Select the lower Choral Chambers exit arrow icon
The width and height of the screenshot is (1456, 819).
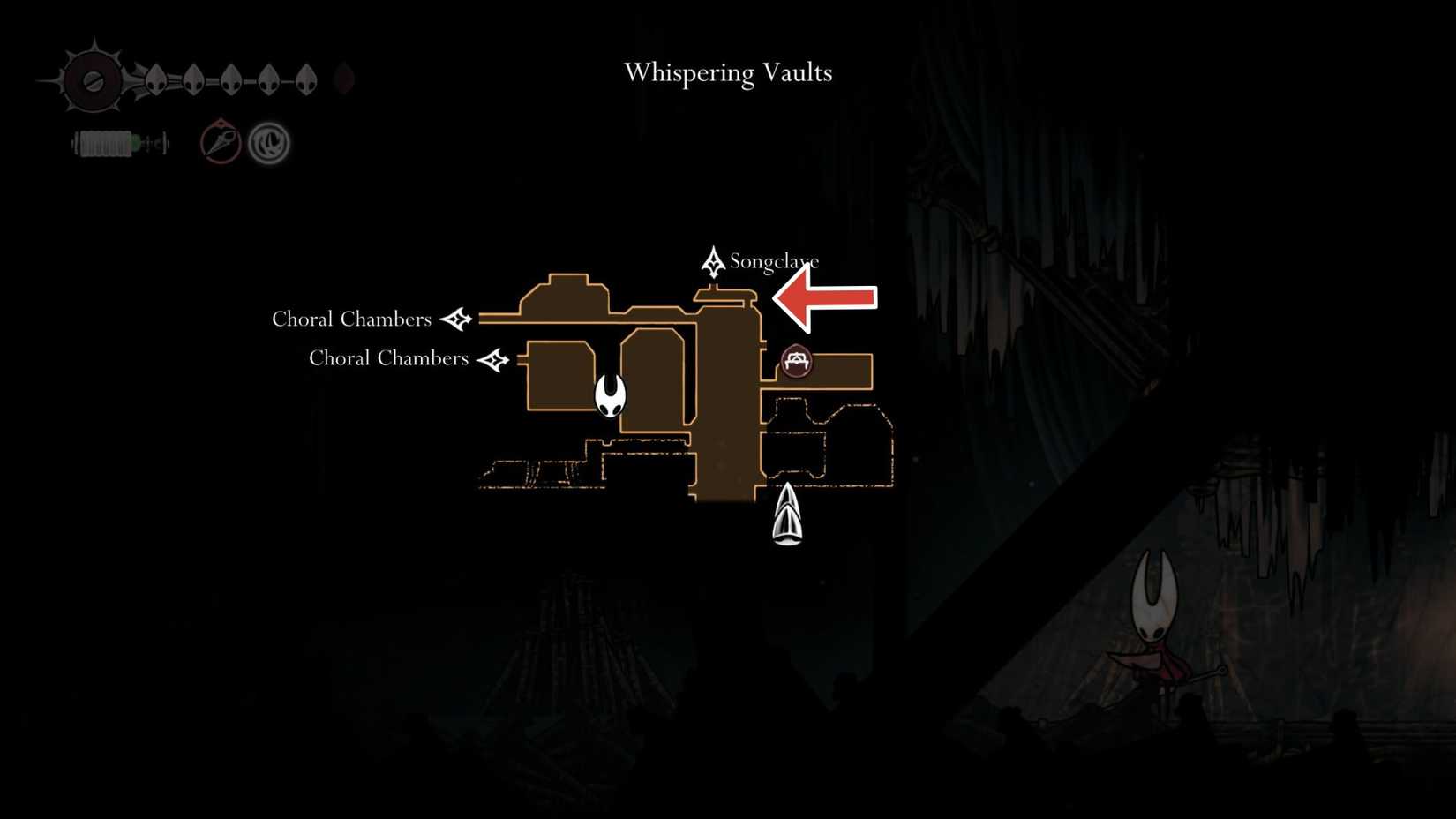[x=494, y=359]
